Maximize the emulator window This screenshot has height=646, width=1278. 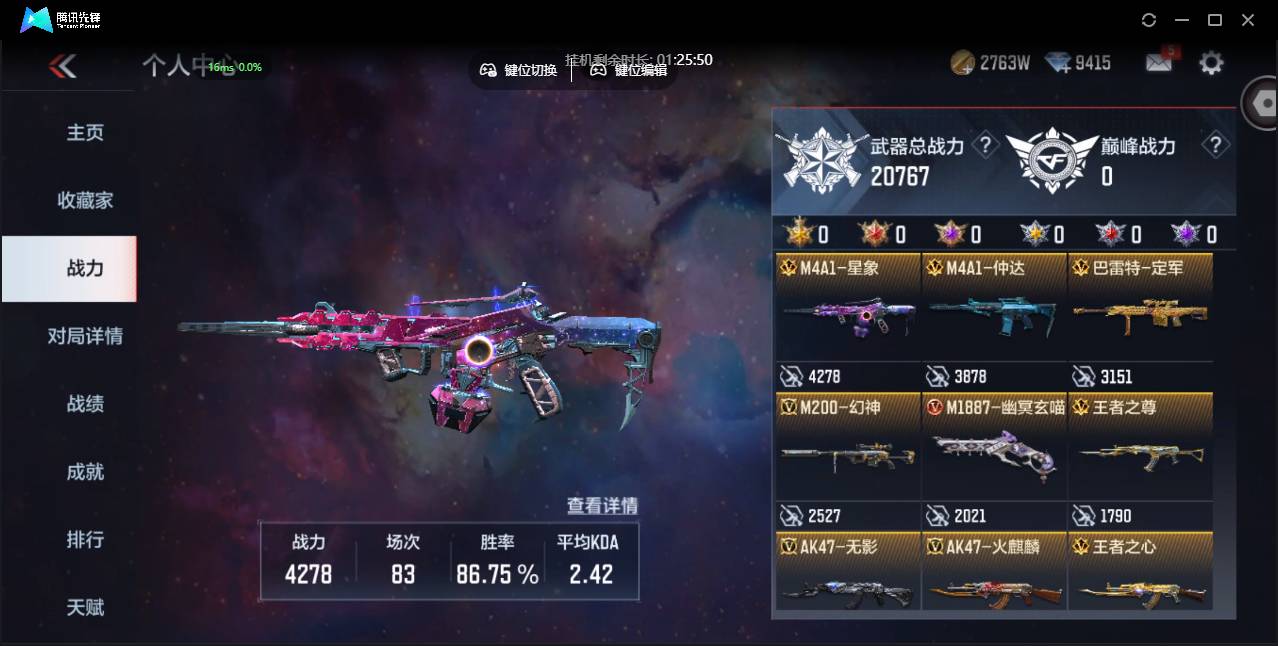[x=1215, y=20]
